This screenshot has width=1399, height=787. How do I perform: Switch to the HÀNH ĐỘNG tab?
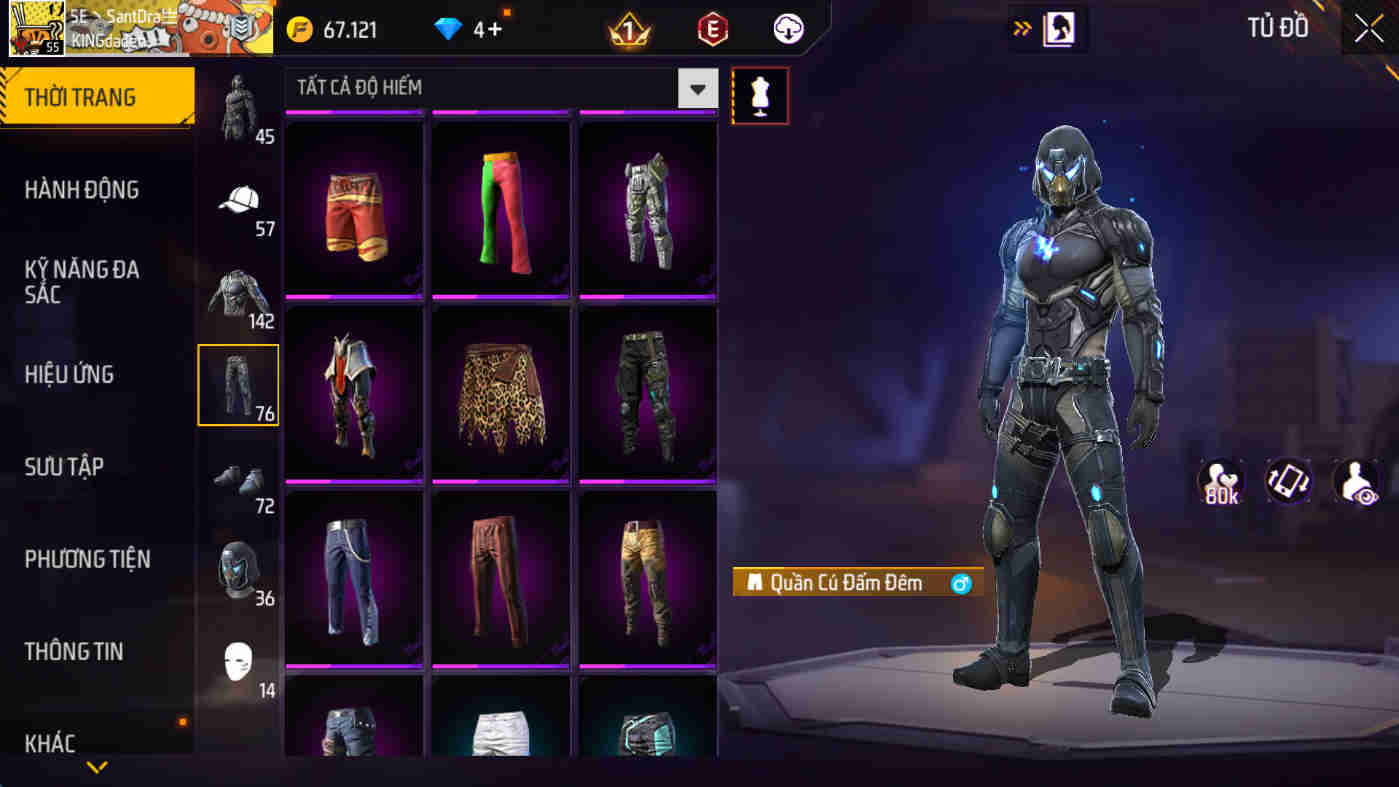(83, 190)
